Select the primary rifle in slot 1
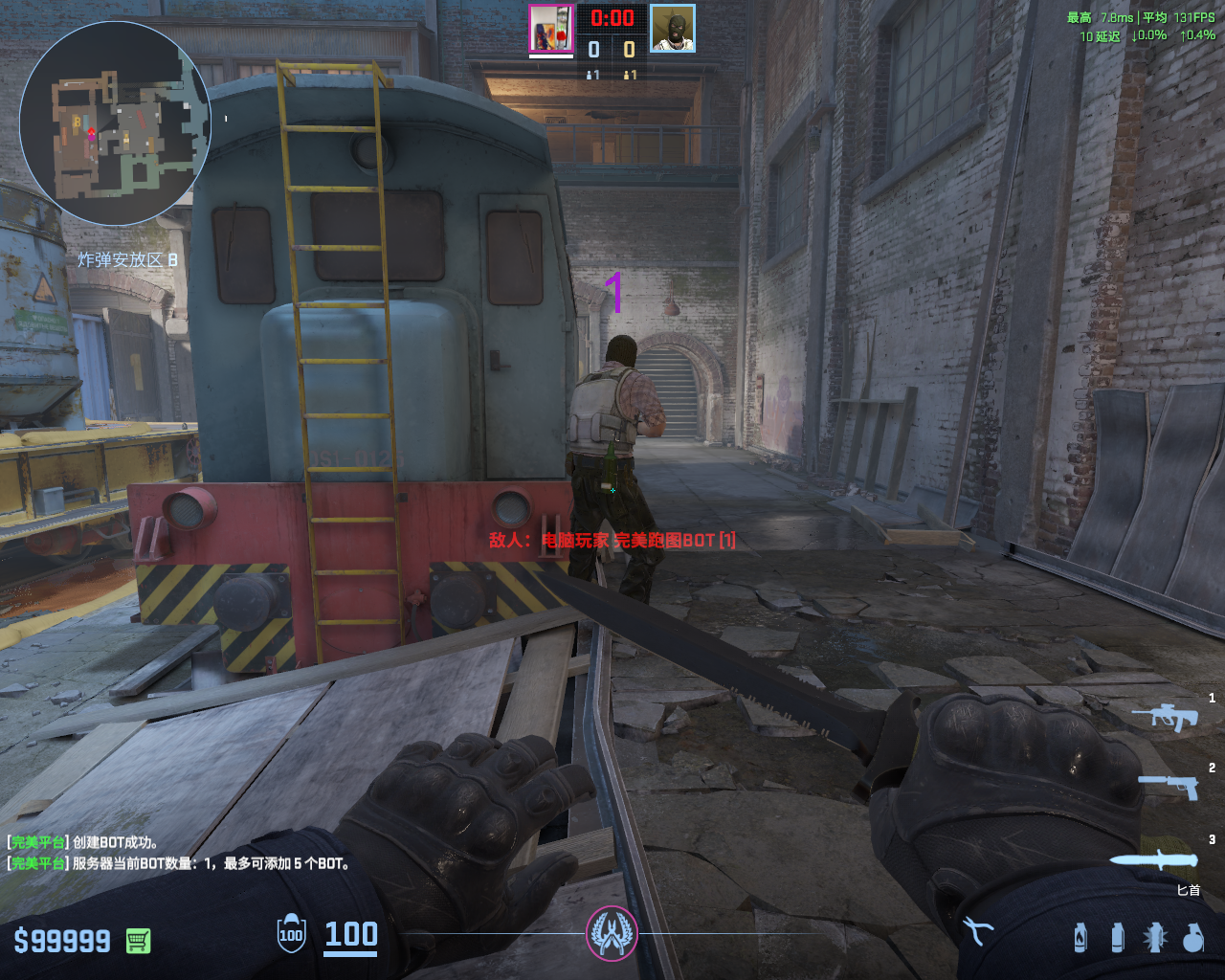This screenshot has height=980, width=1225. click(1166, 716)
